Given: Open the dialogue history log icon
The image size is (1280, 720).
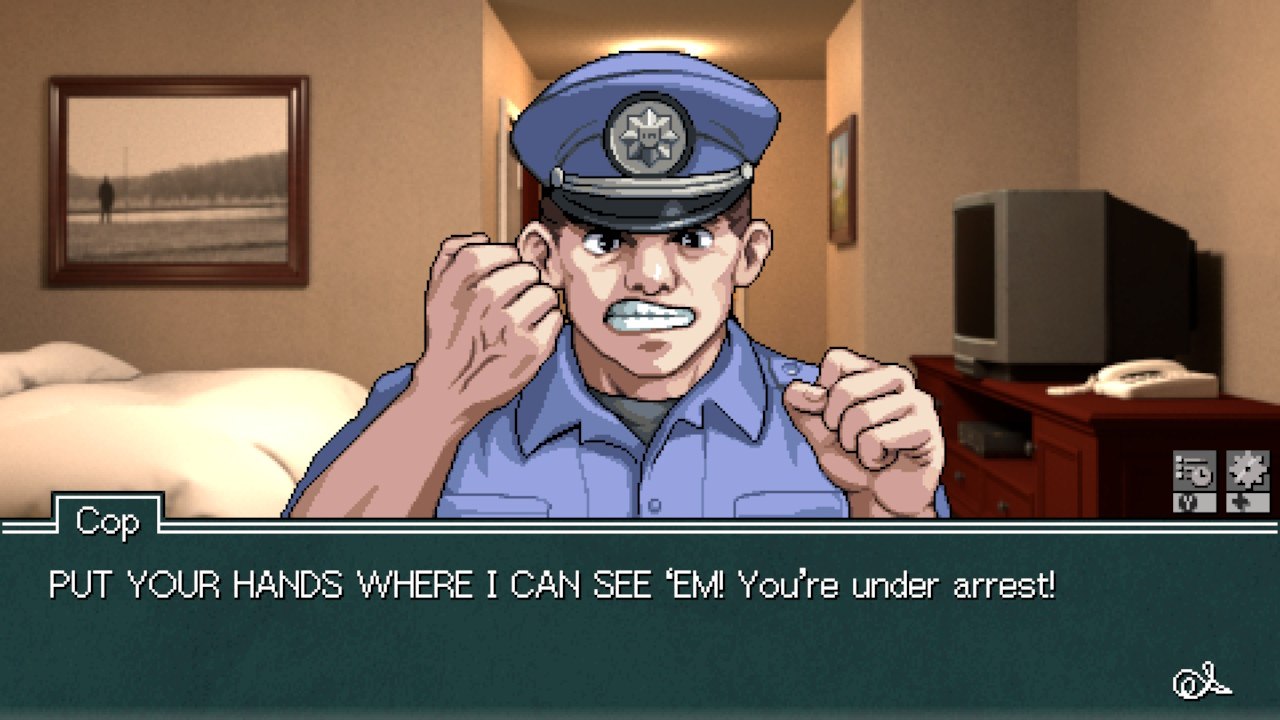Looking at the screenshot, I should (x=1194, y=470).
